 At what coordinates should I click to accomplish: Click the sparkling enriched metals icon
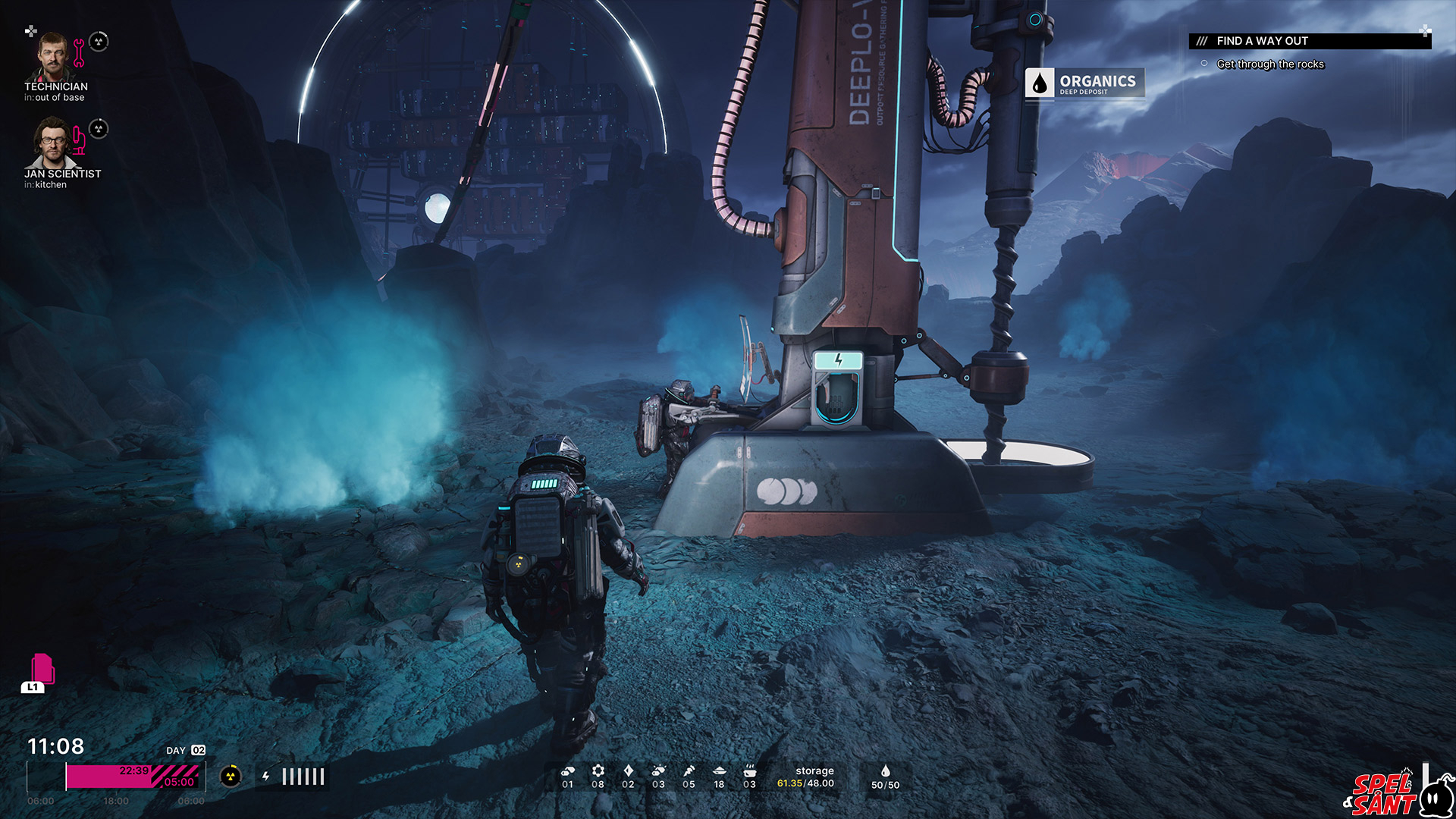pos(658,771)
